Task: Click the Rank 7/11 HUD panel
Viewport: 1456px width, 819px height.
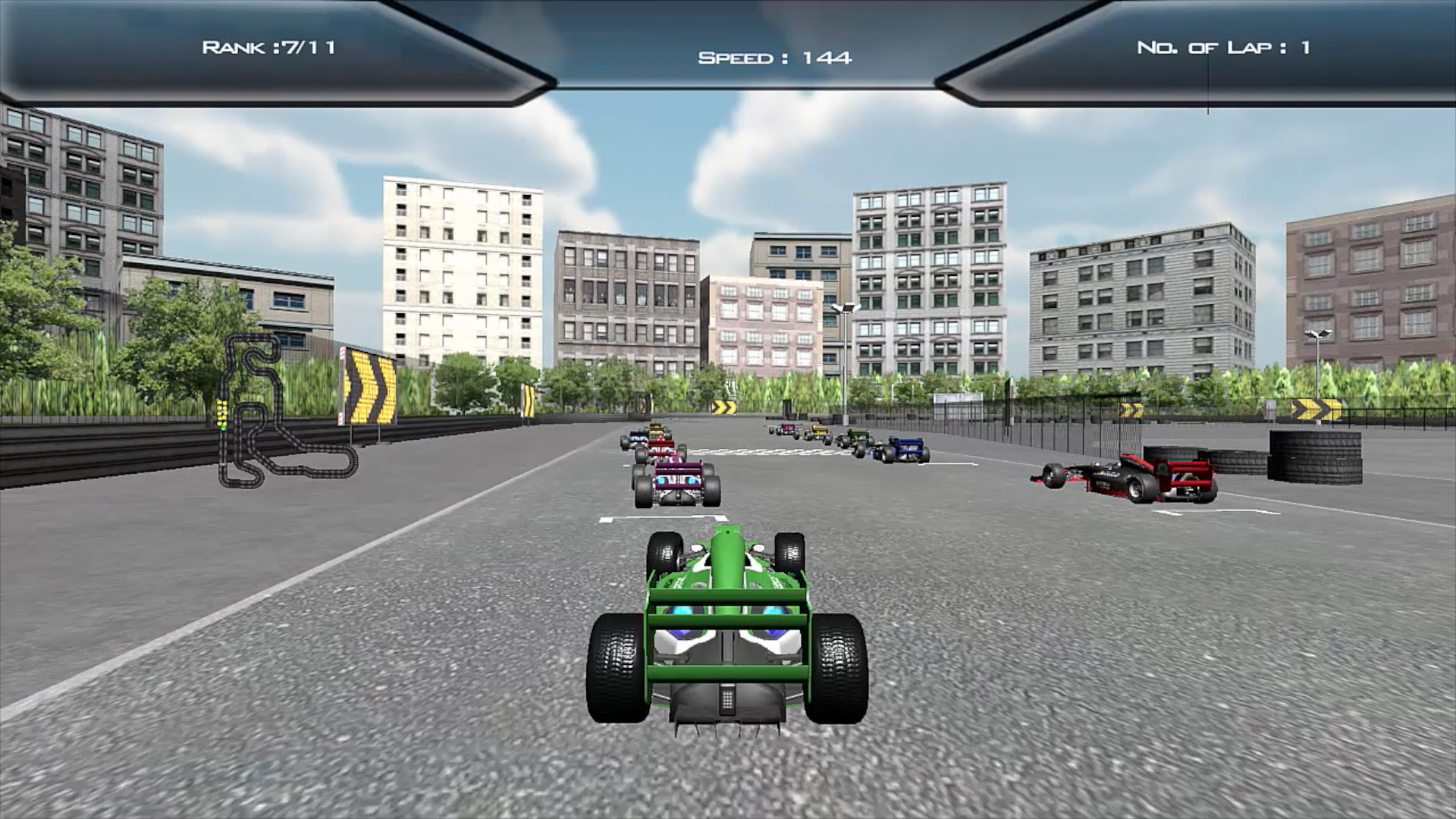Action: click(269, 47)
